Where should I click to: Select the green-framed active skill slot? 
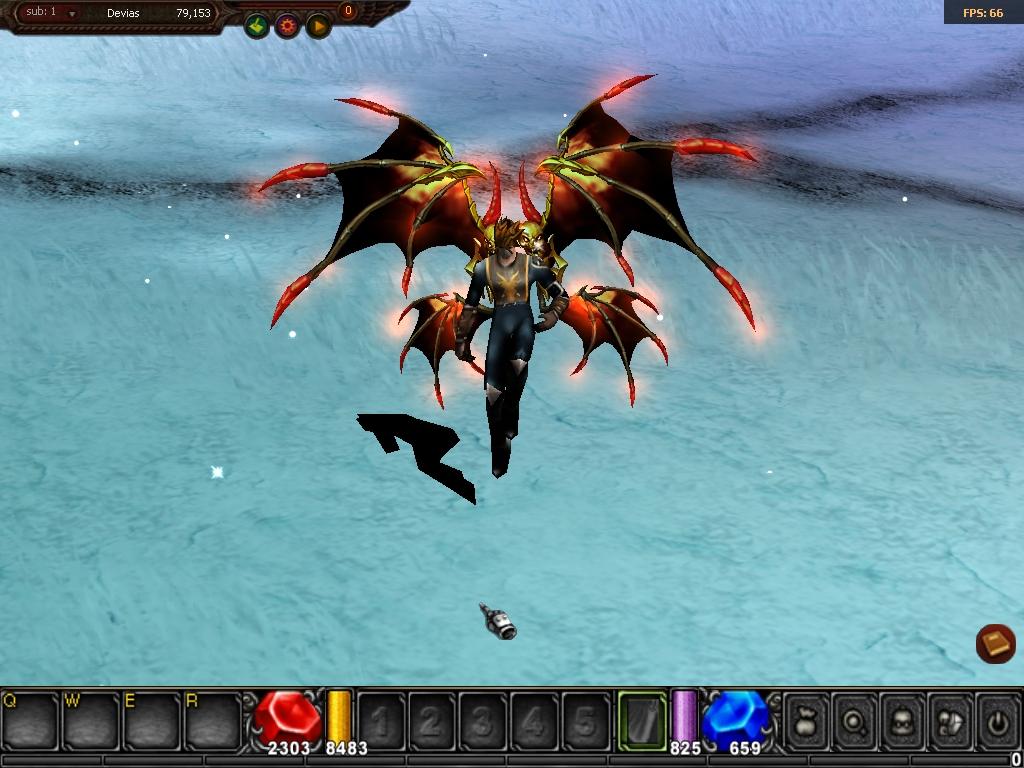641,719
